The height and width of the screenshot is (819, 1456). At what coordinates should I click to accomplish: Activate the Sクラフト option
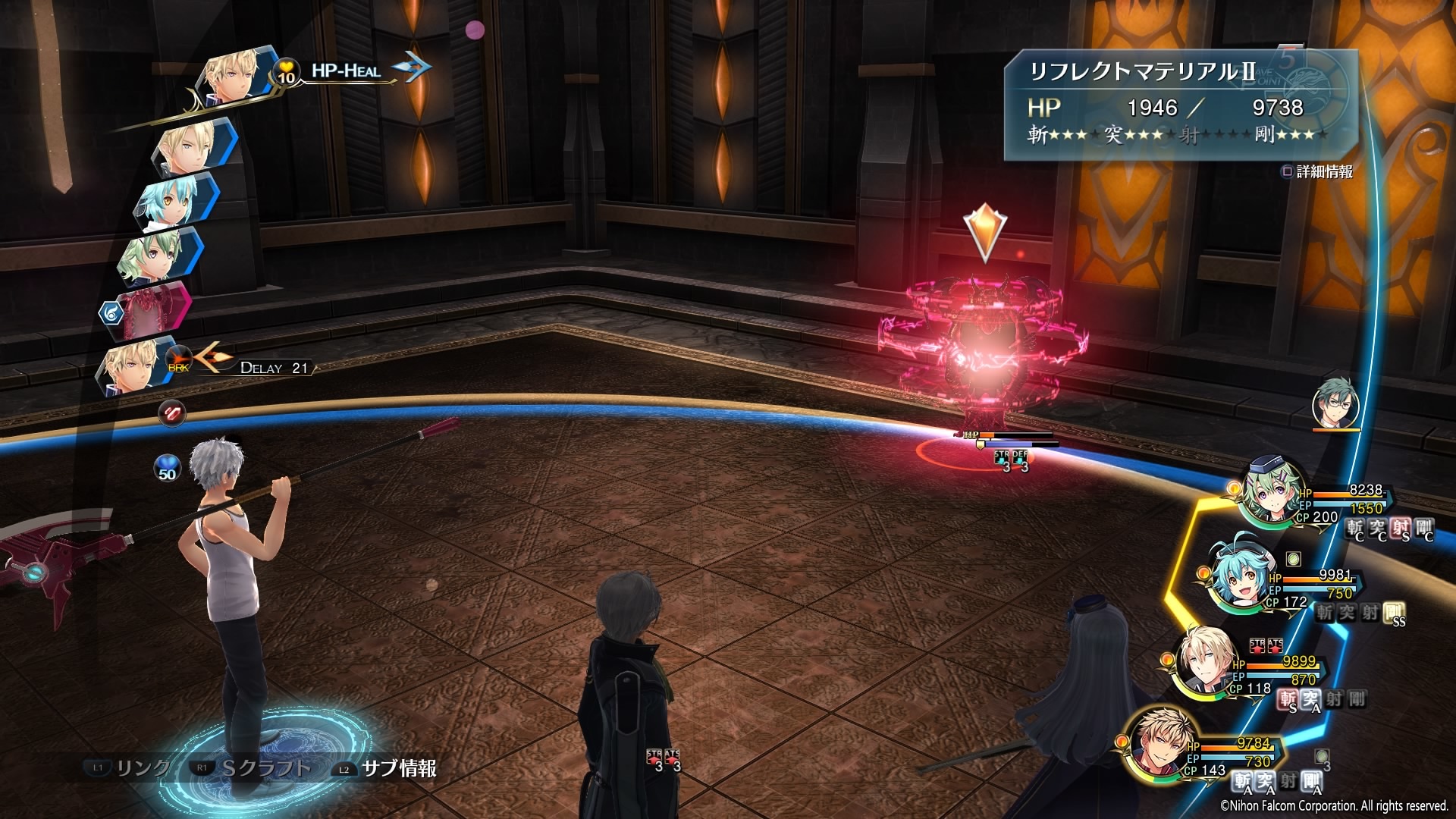point(265,769)
